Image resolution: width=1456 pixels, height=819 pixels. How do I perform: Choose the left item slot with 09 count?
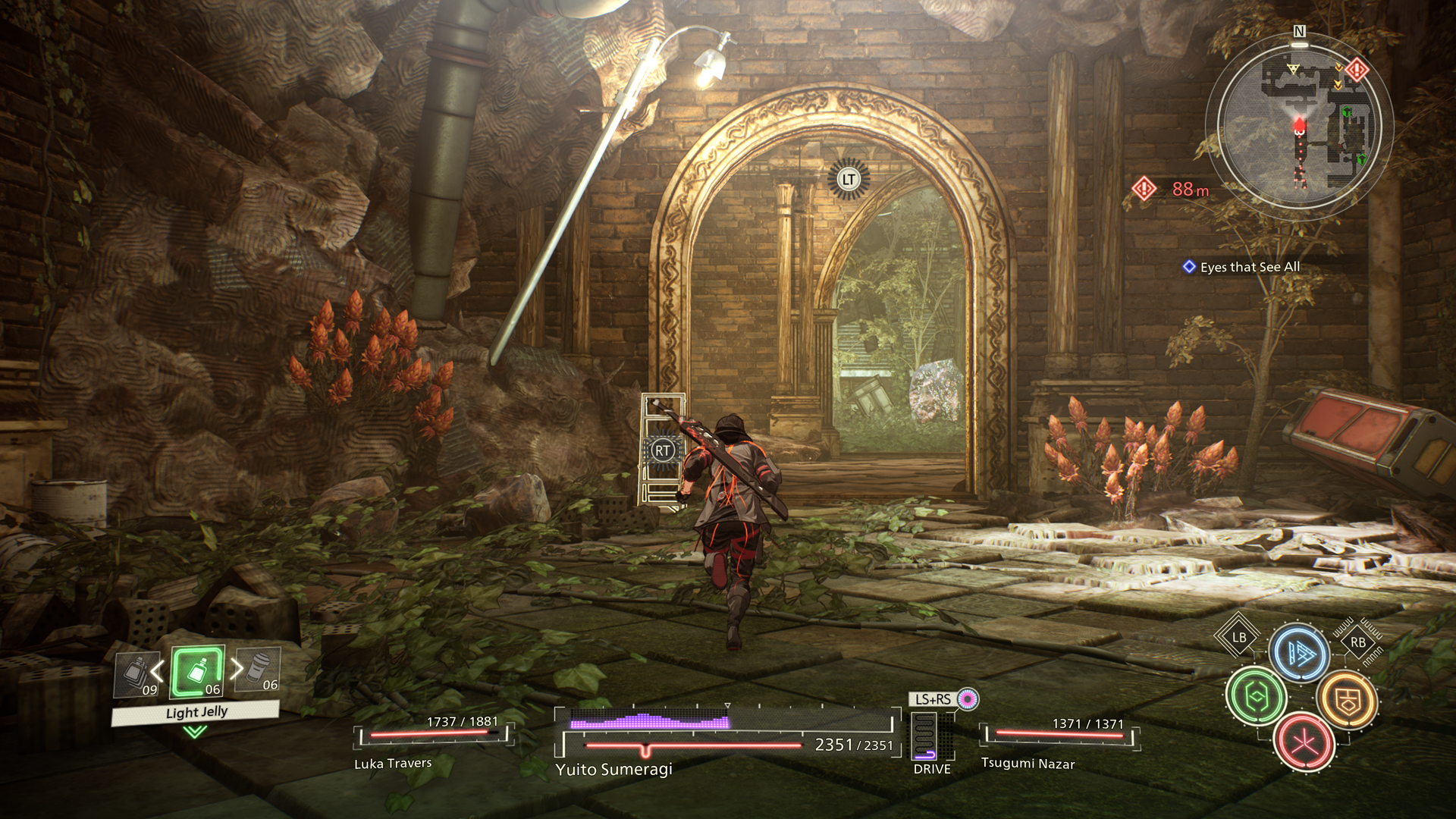pyautogui.click(x=136, y=673)
